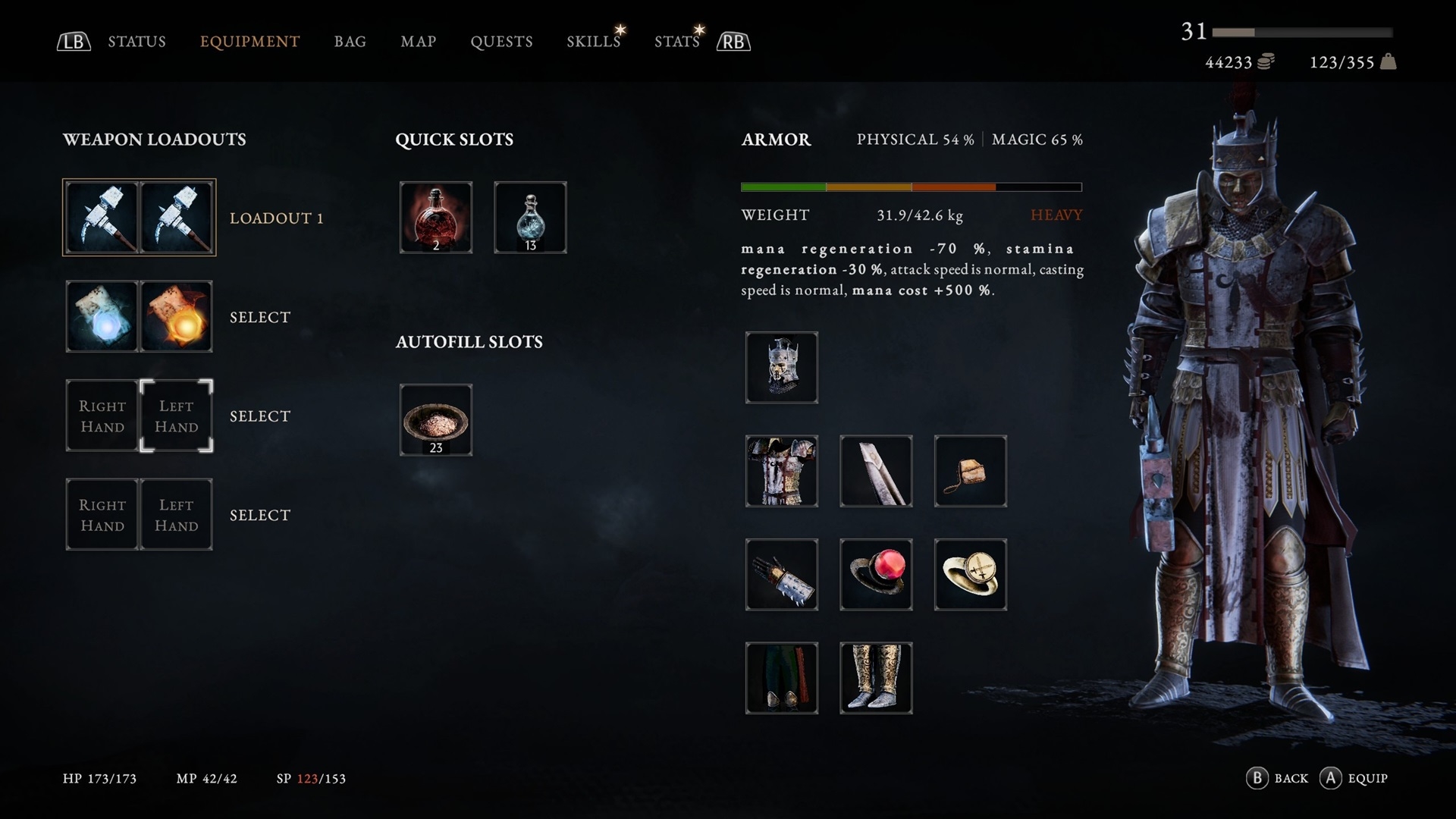Open the Bag tab
The width and height of the screenshot is (1456, 819).
tap(350, 42)
